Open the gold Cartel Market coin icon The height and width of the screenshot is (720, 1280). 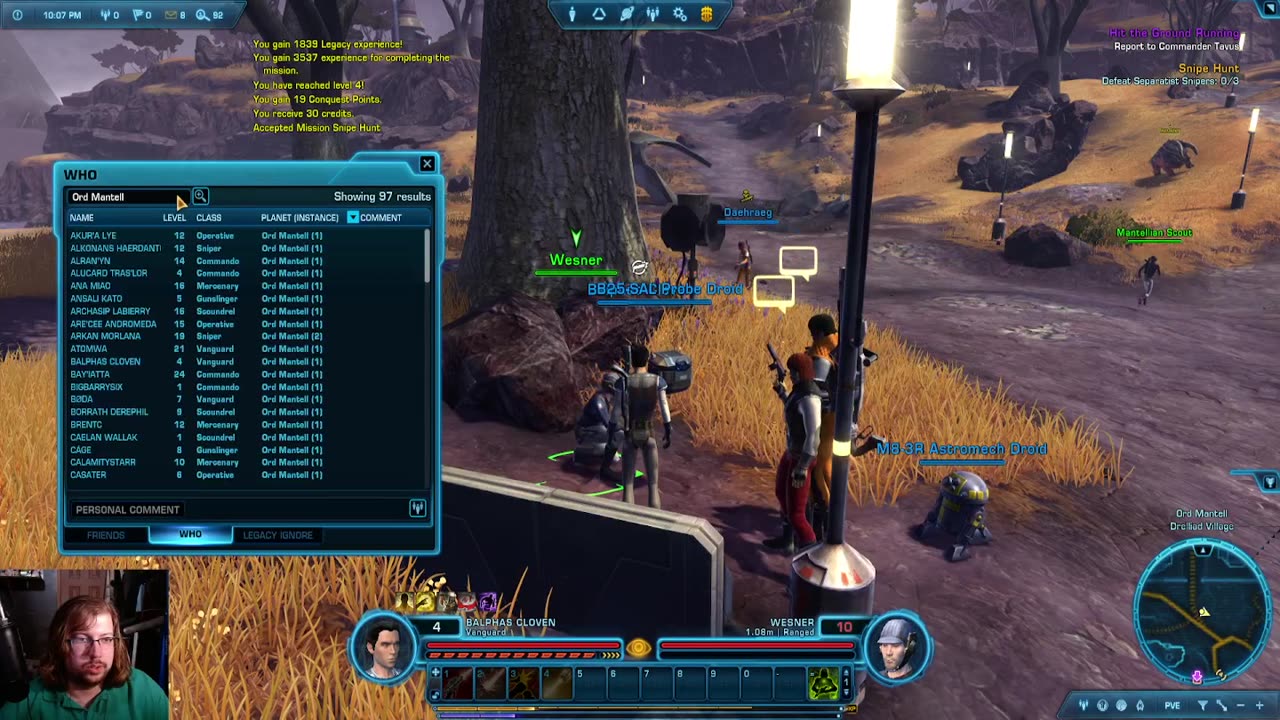[707, 14]
